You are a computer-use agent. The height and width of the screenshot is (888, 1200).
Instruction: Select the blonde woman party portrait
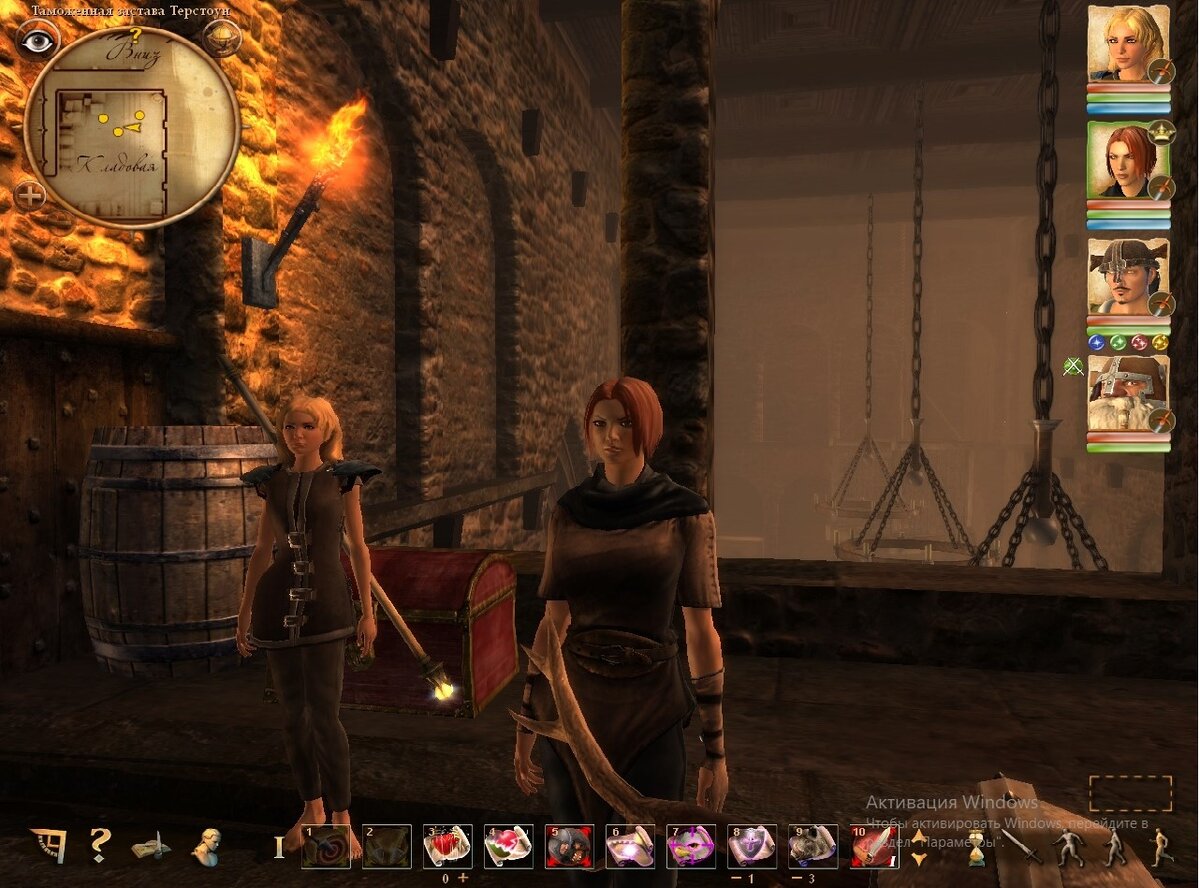1128,44
